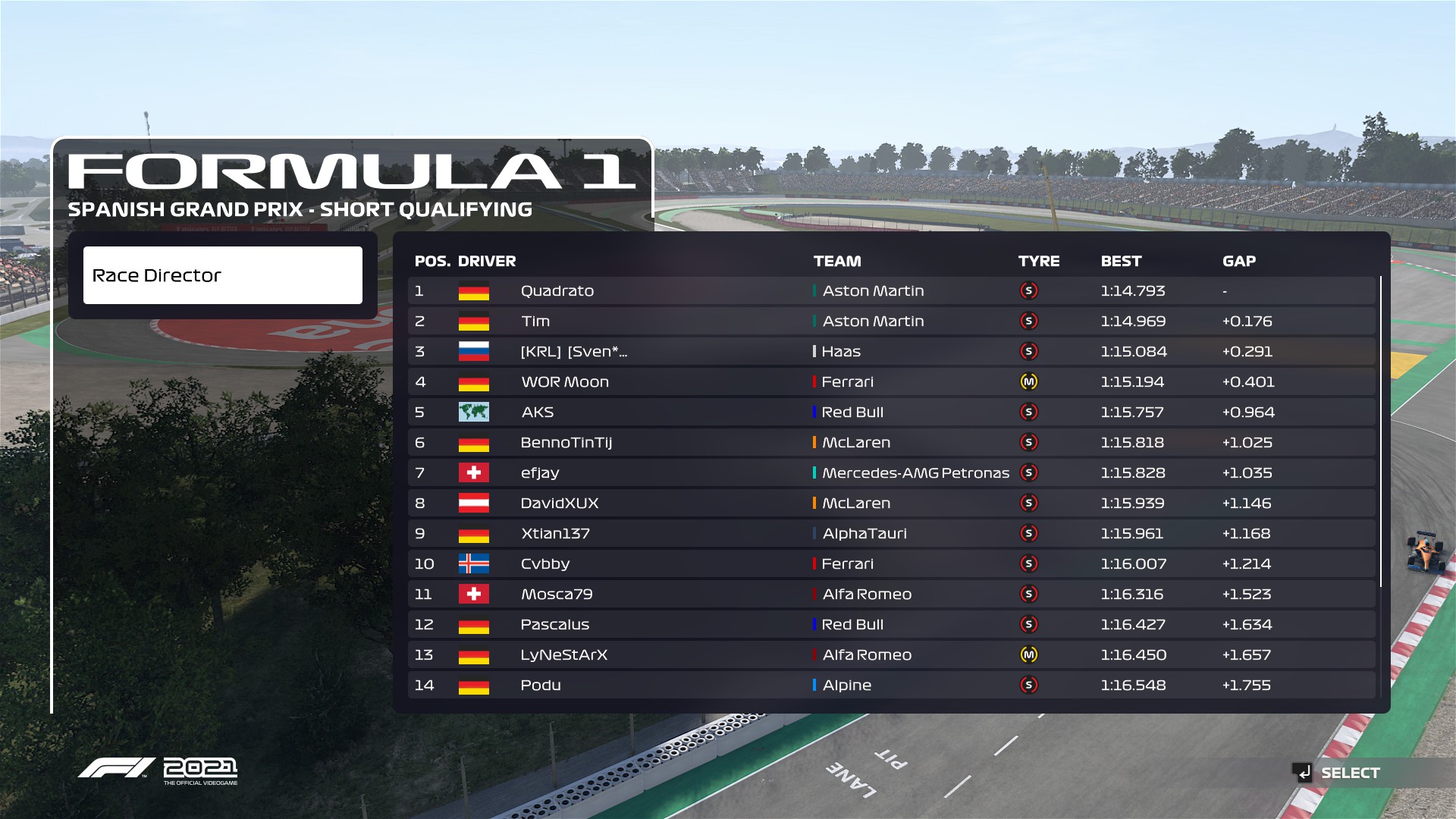Pick DavidXUX's McLaren row
The image size is (1456, 819).
(891, 504)
